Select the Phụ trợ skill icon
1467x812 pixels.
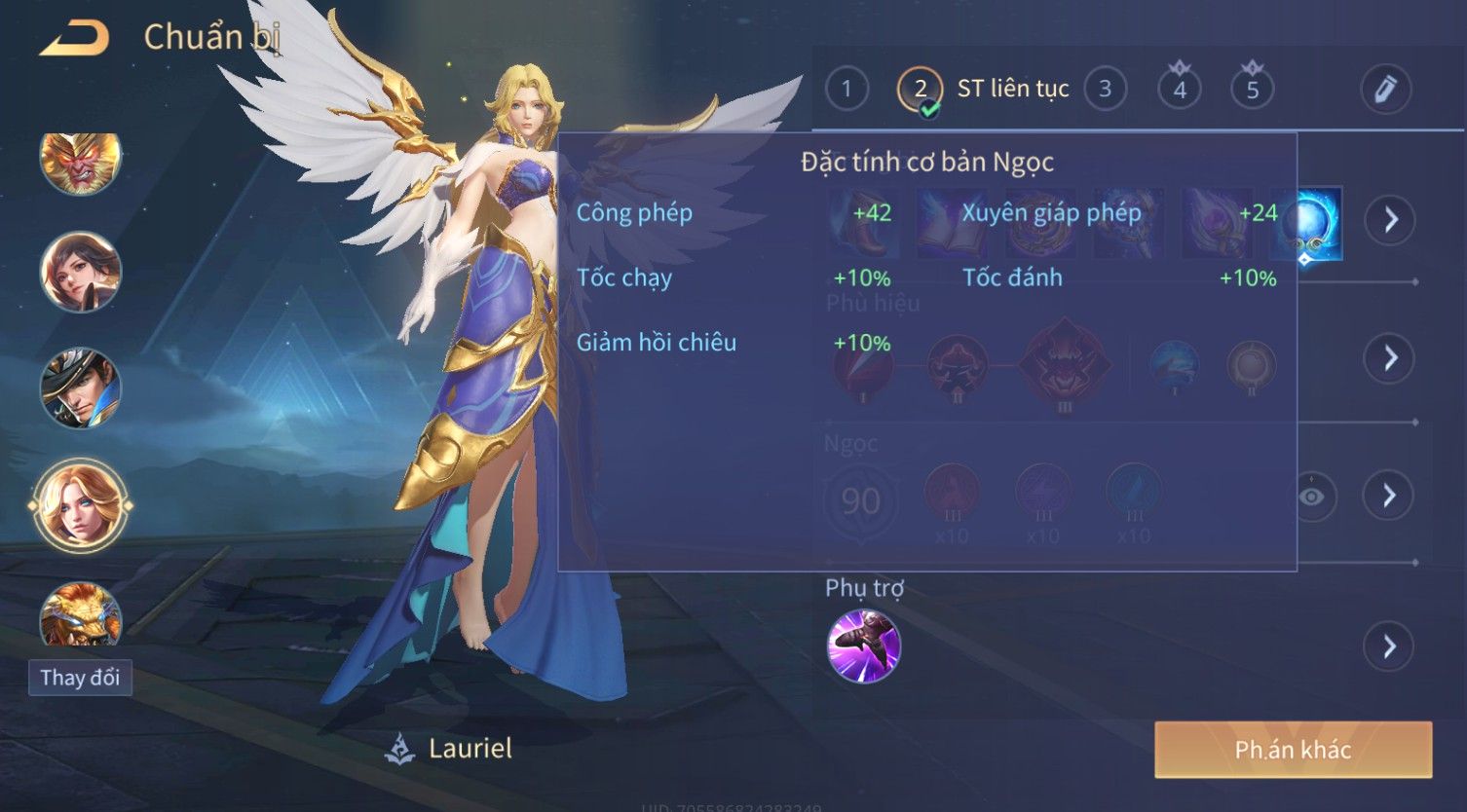coord(863,646)
